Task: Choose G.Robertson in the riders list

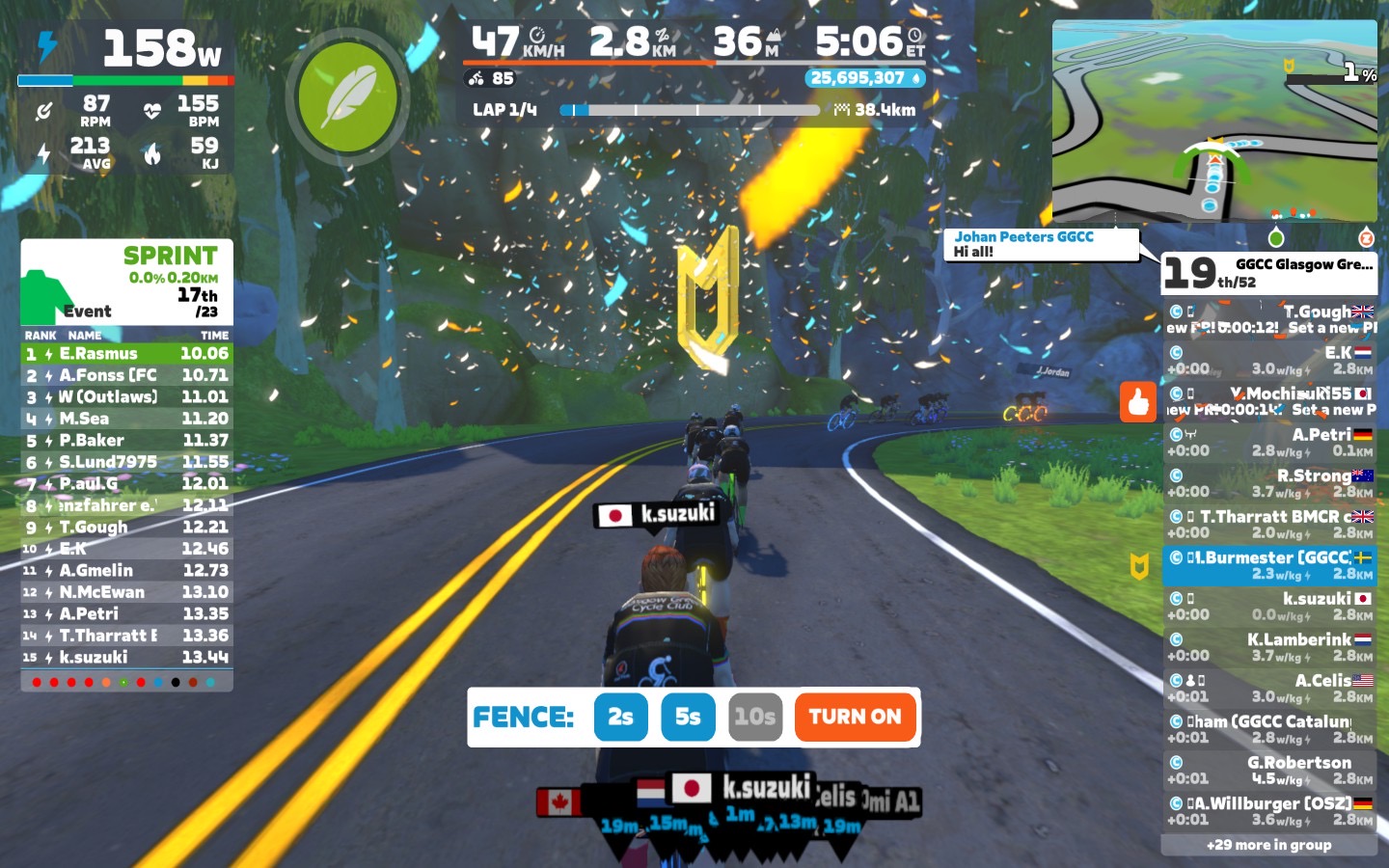Action: 1269,770
